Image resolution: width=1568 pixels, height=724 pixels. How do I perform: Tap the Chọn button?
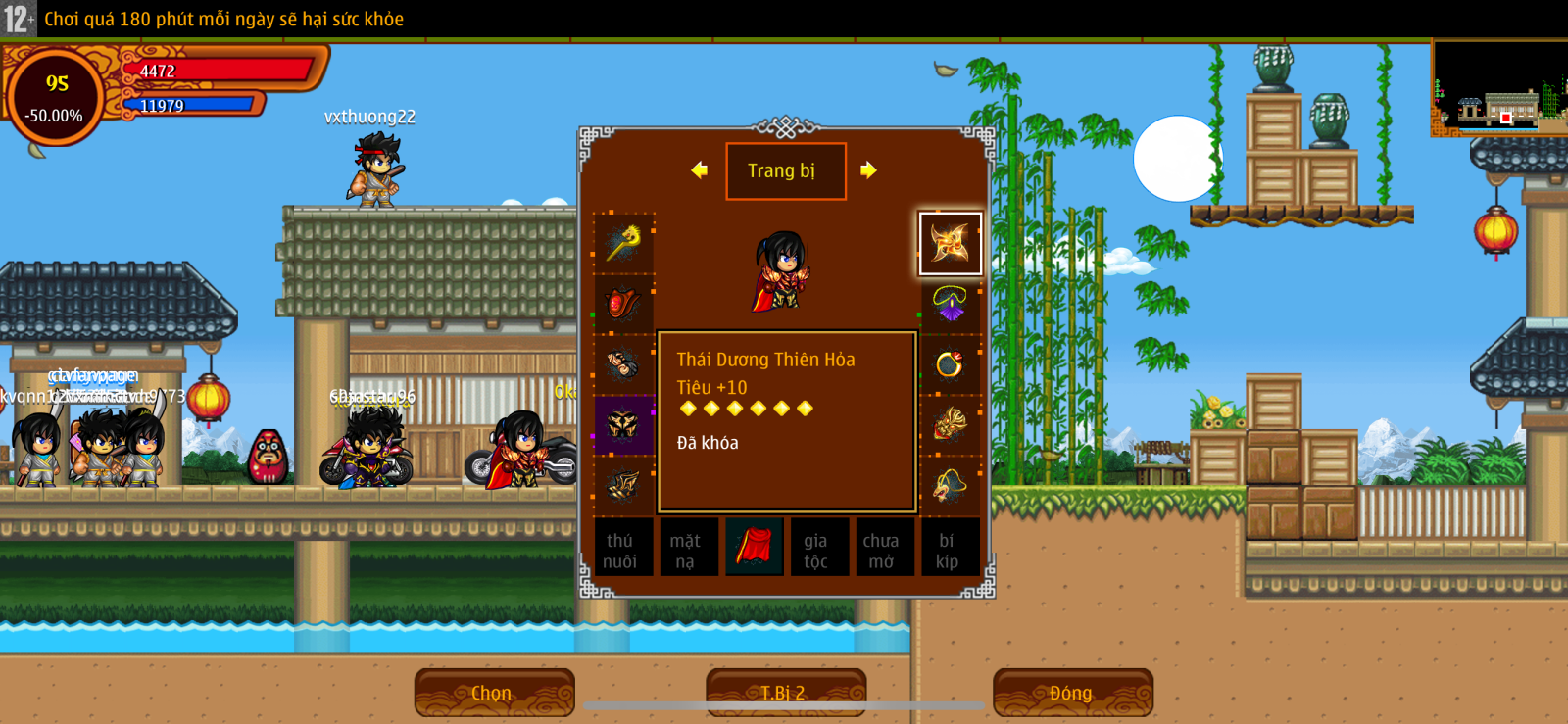(494, 693)
